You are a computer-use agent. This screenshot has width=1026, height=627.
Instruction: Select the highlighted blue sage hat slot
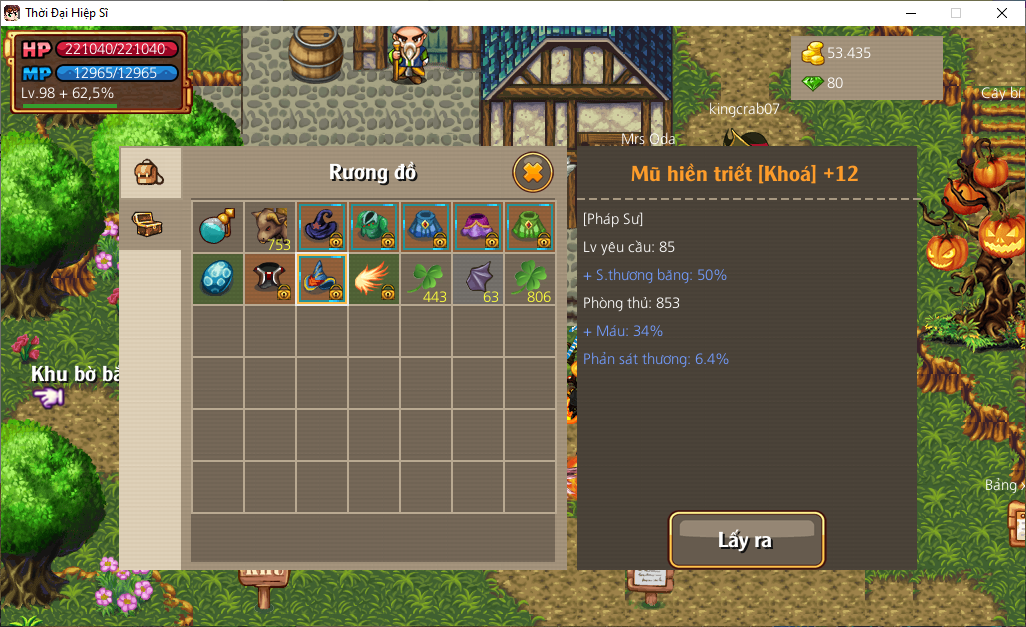point(322,279)
